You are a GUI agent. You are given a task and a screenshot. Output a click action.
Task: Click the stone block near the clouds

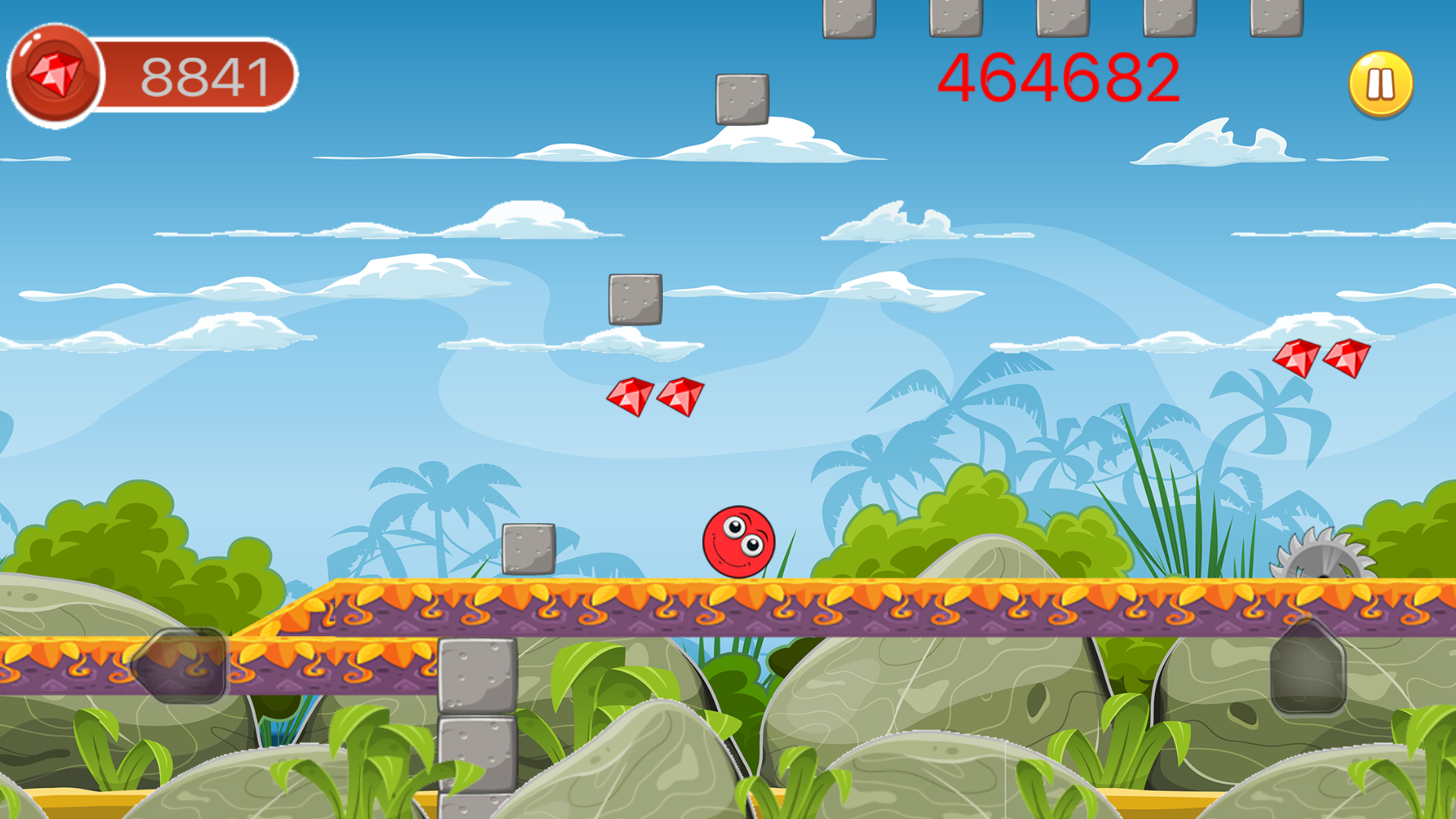(x=741, y=99)
